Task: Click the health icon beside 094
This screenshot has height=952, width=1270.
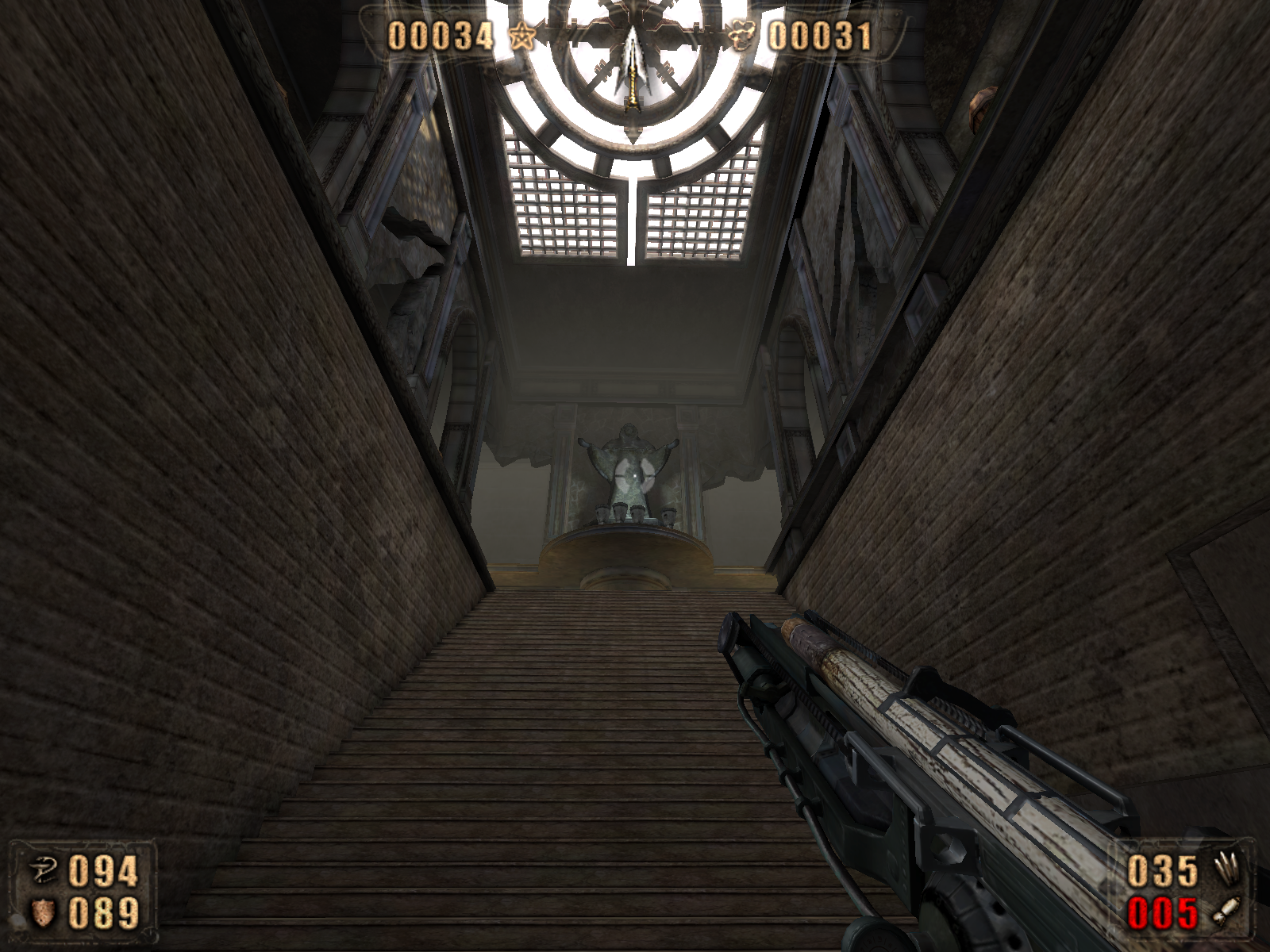Action: click(x=43, y=872)
